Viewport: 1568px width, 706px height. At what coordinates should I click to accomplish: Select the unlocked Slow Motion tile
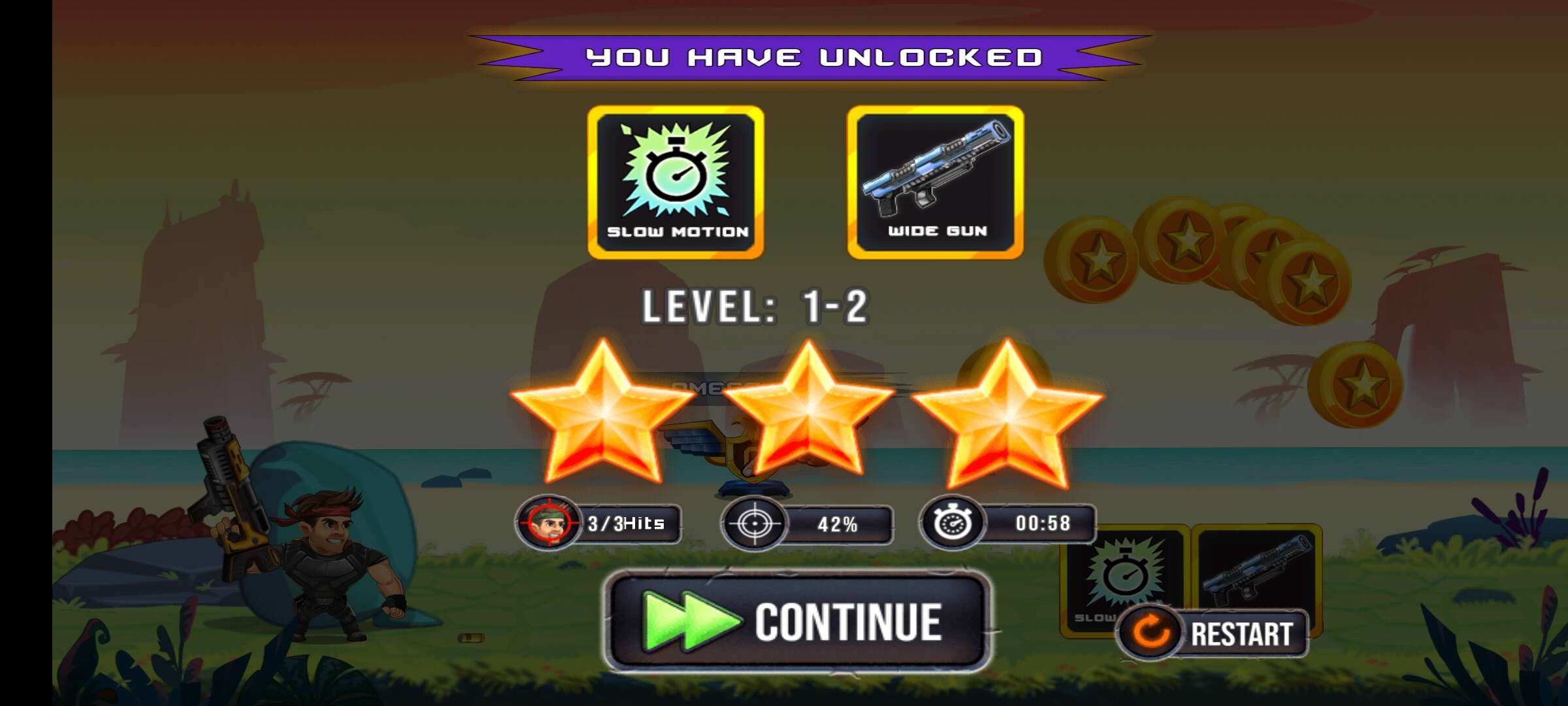tap(676, 182)
